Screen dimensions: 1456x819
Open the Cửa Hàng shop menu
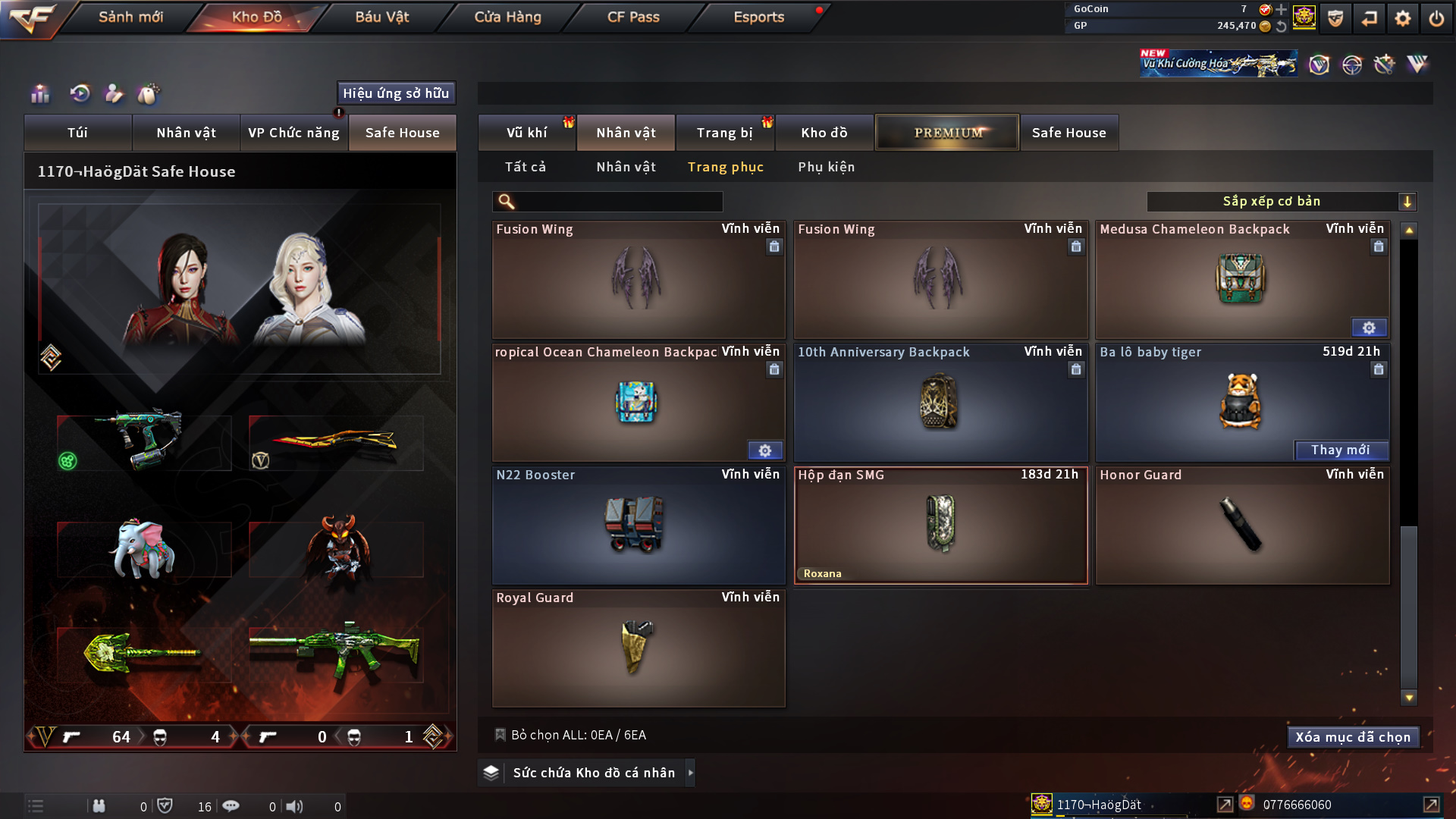pos(507,17)
